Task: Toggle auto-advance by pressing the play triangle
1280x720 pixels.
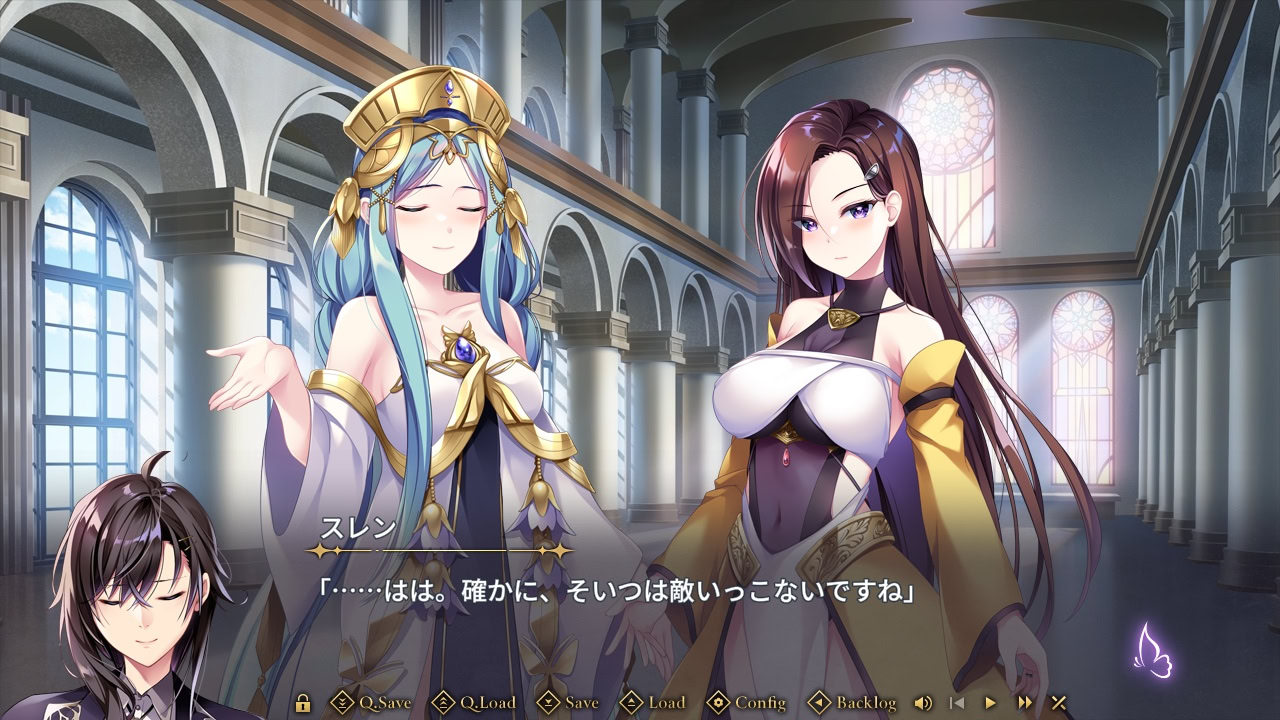Action: click(x=990, y=703)
